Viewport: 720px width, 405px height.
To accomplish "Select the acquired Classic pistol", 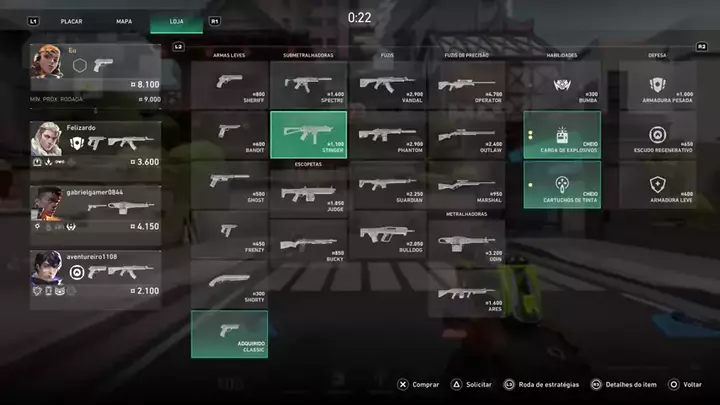I will pos(229,334).
